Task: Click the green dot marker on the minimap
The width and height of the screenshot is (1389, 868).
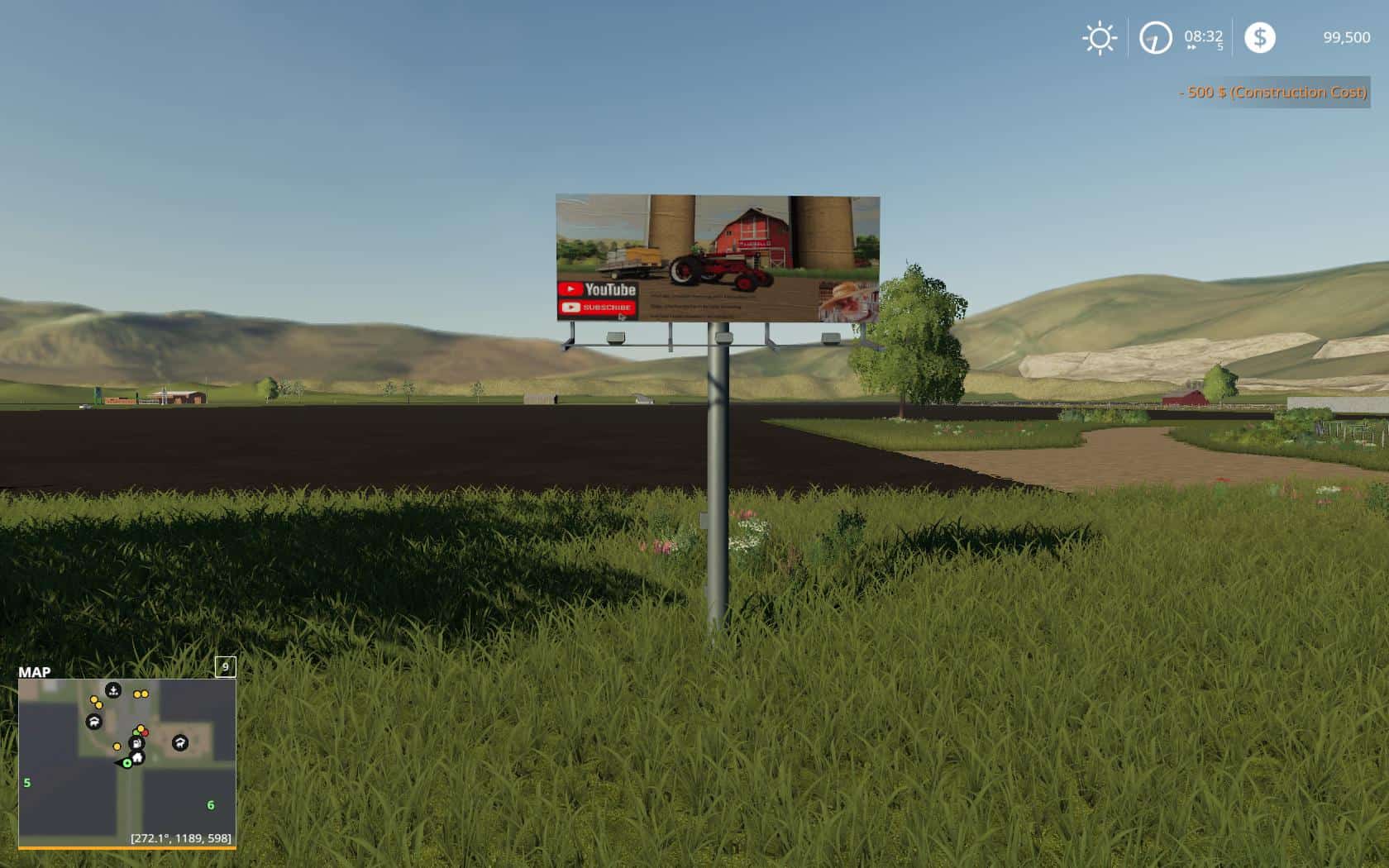Action: click(136, 733)
